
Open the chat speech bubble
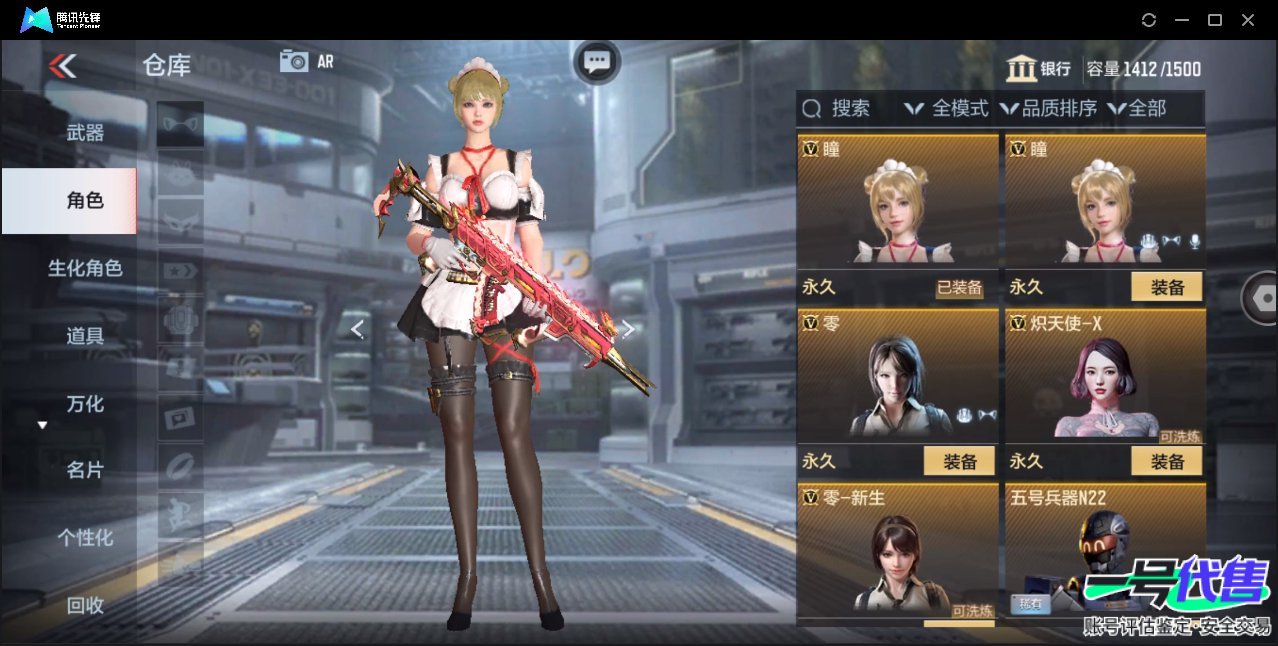597,62
